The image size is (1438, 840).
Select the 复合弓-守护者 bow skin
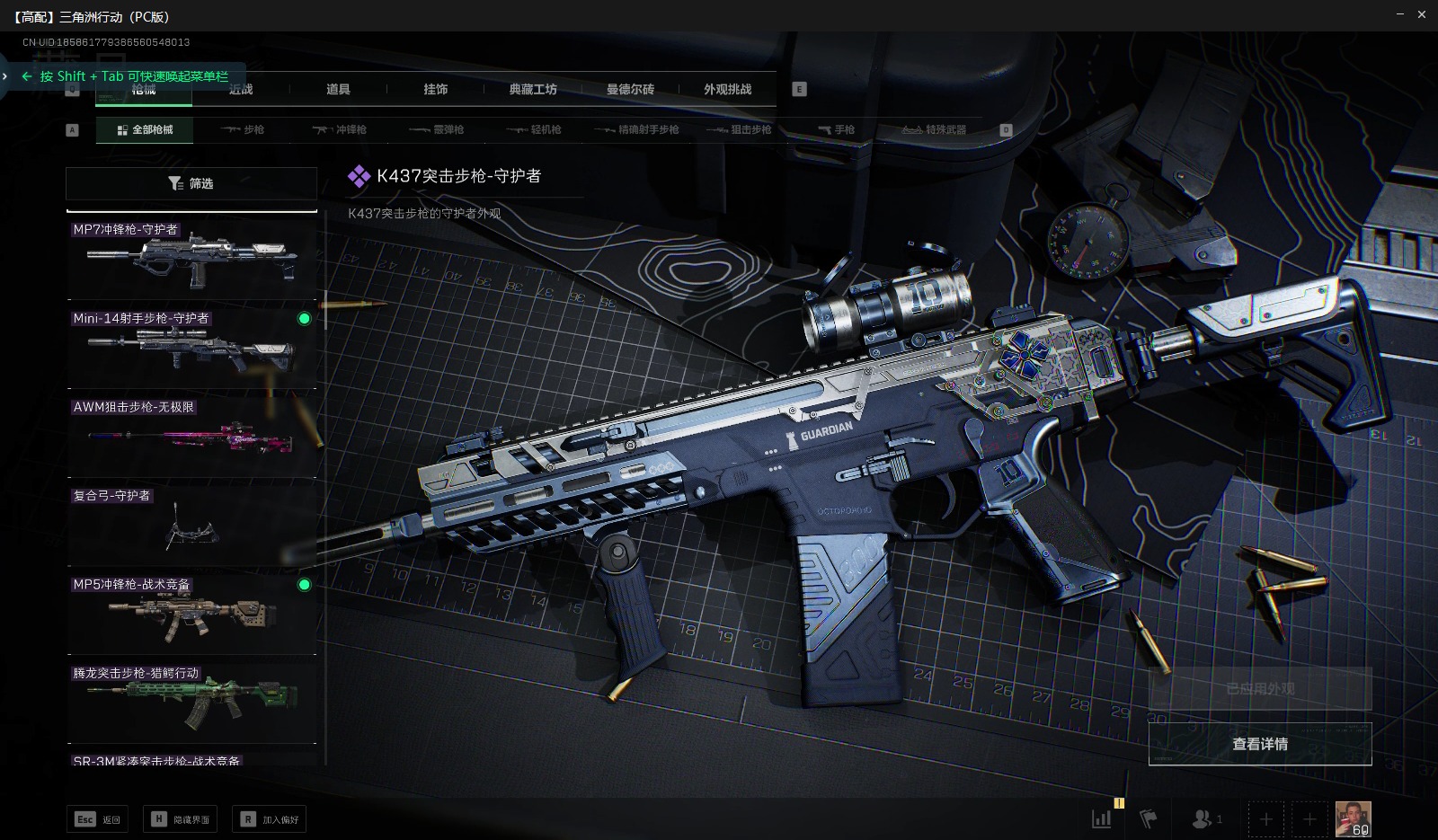pyautogui.click(x=191, y=524)
